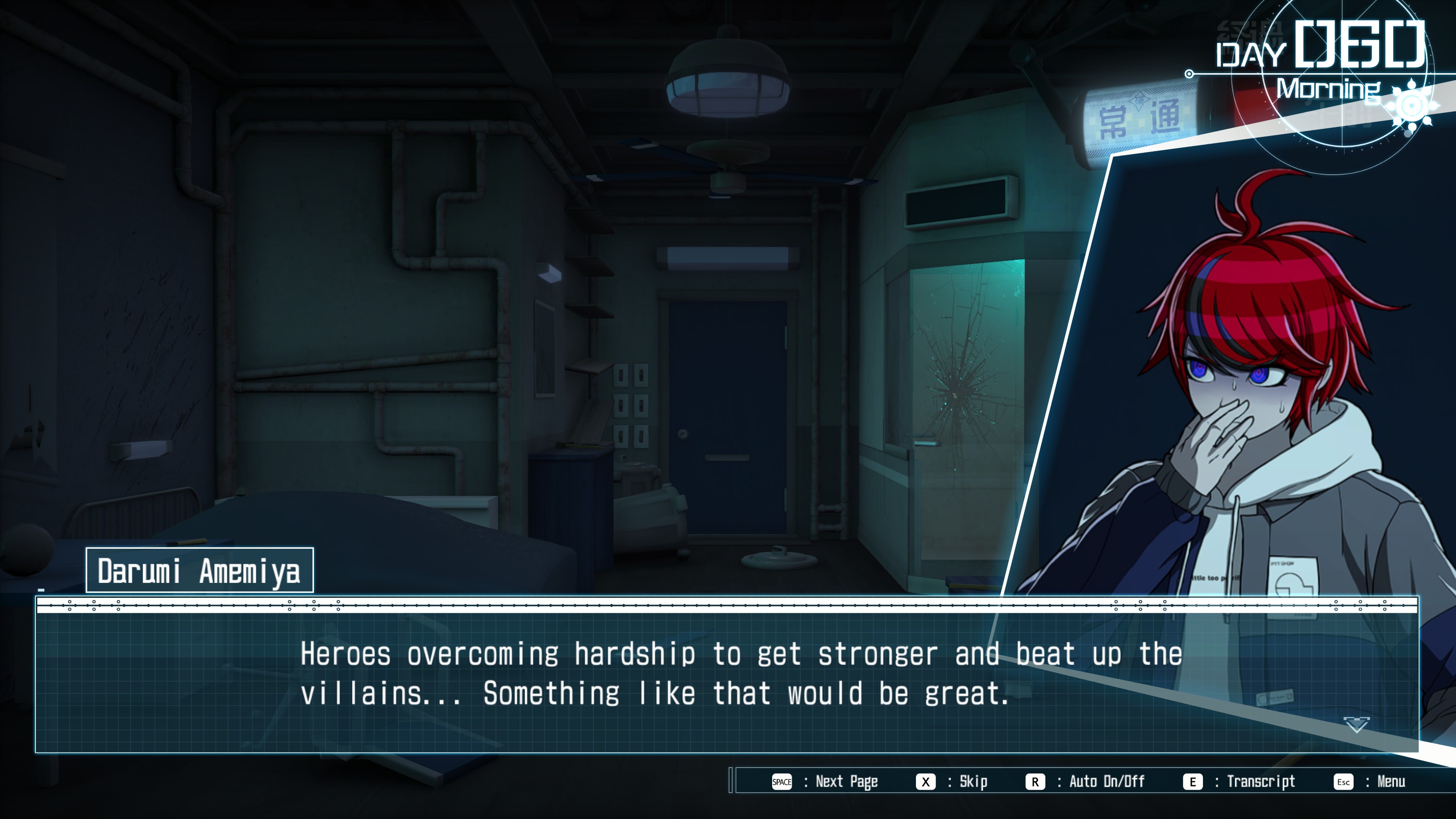Click the downward arrow continue indicator

[1356, 725]
